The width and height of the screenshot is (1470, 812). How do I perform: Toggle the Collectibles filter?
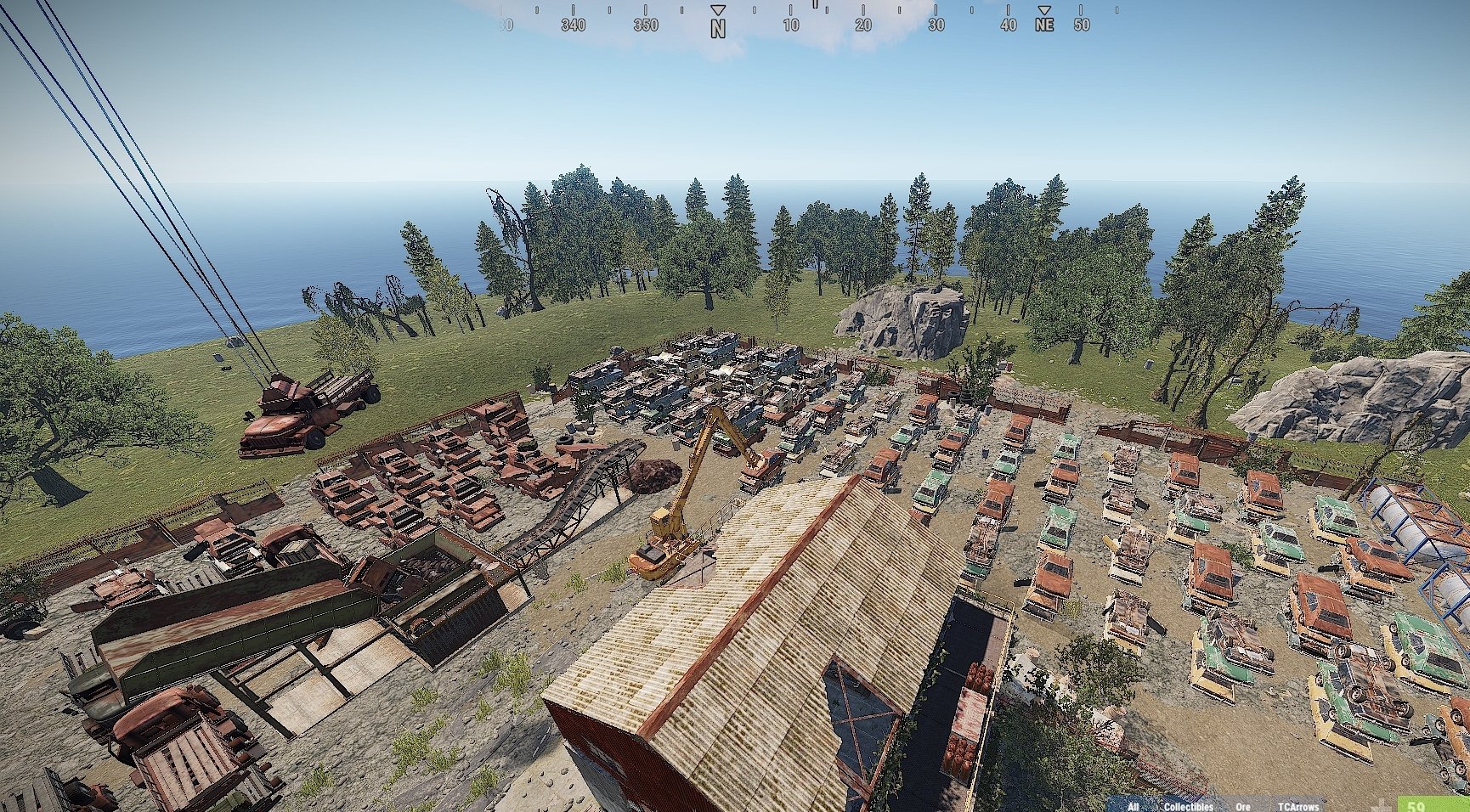tap(1188, 806)
